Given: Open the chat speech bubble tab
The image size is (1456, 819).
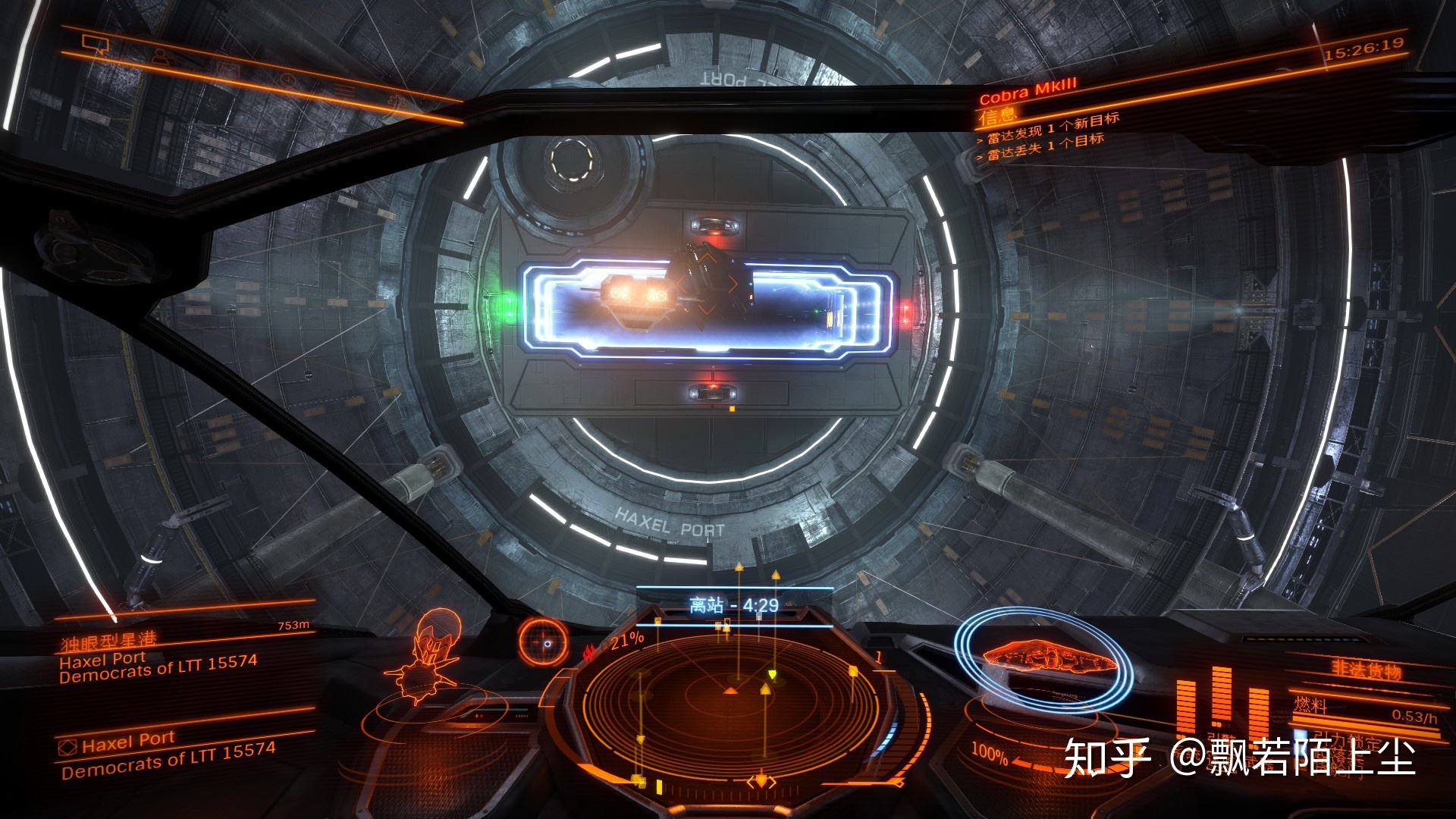Looking at the screenshot, I should (96, 45).
